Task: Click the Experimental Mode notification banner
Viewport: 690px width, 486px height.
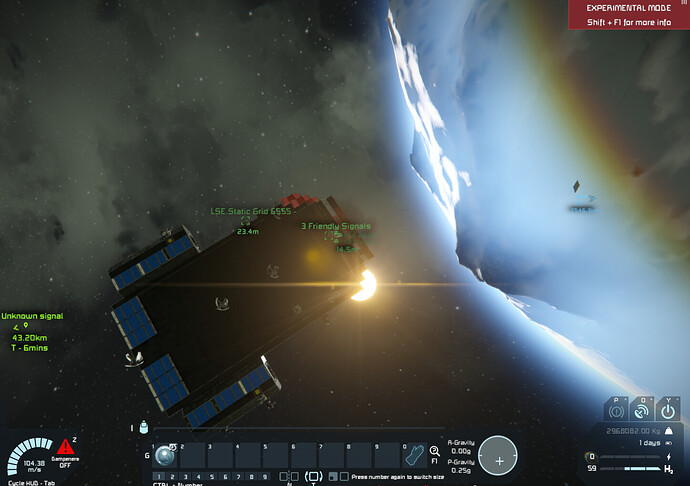Action: [x=629, y=13]
